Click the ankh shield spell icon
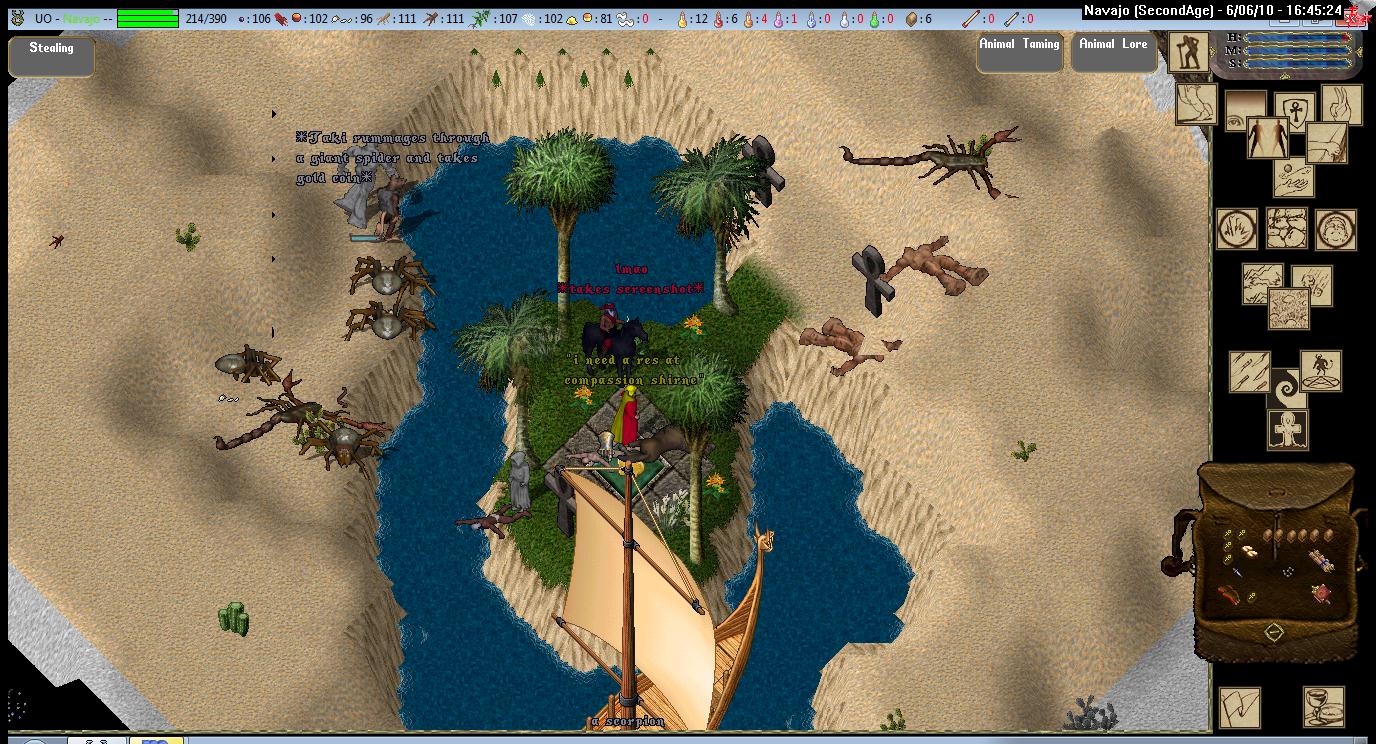The width and height of the screenshot is (1376, 744). point(1295,109)
